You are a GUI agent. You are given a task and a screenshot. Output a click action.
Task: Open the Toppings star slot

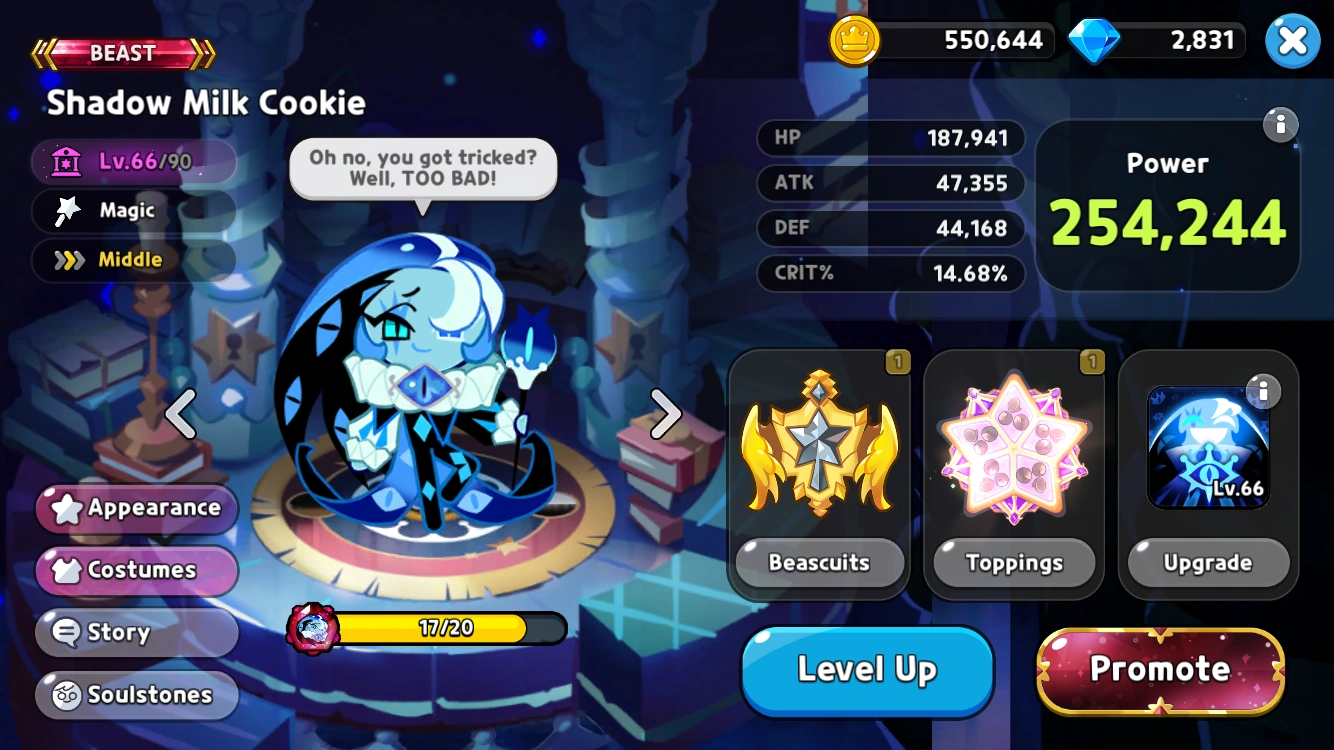[x=1014, y=447]
